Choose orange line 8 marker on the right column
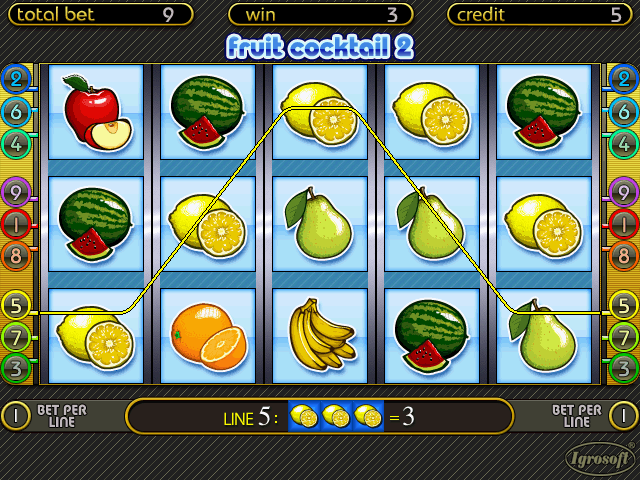640x480 pixels. click(623, 254)
